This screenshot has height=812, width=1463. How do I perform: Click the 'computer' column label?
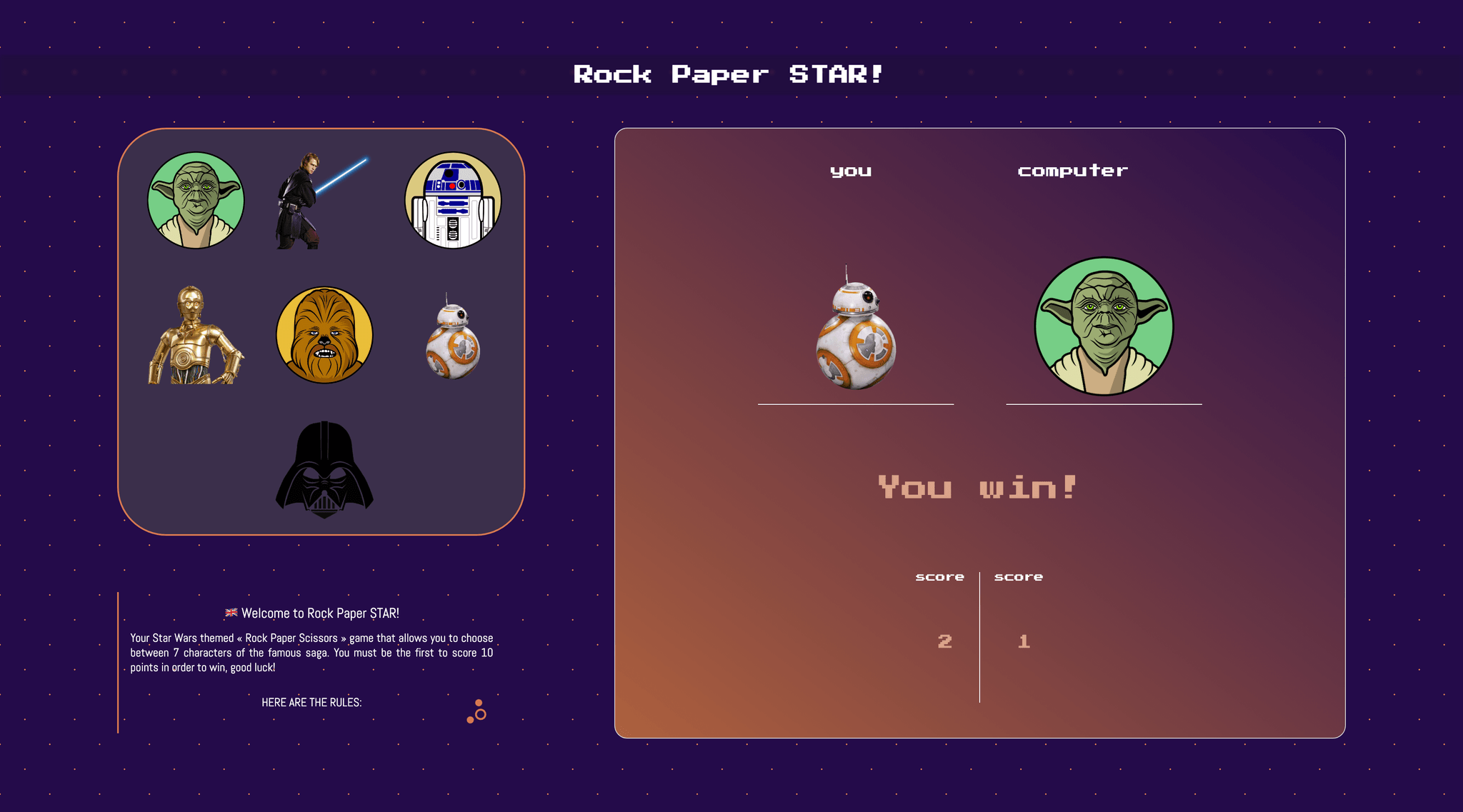point(1072,170)
